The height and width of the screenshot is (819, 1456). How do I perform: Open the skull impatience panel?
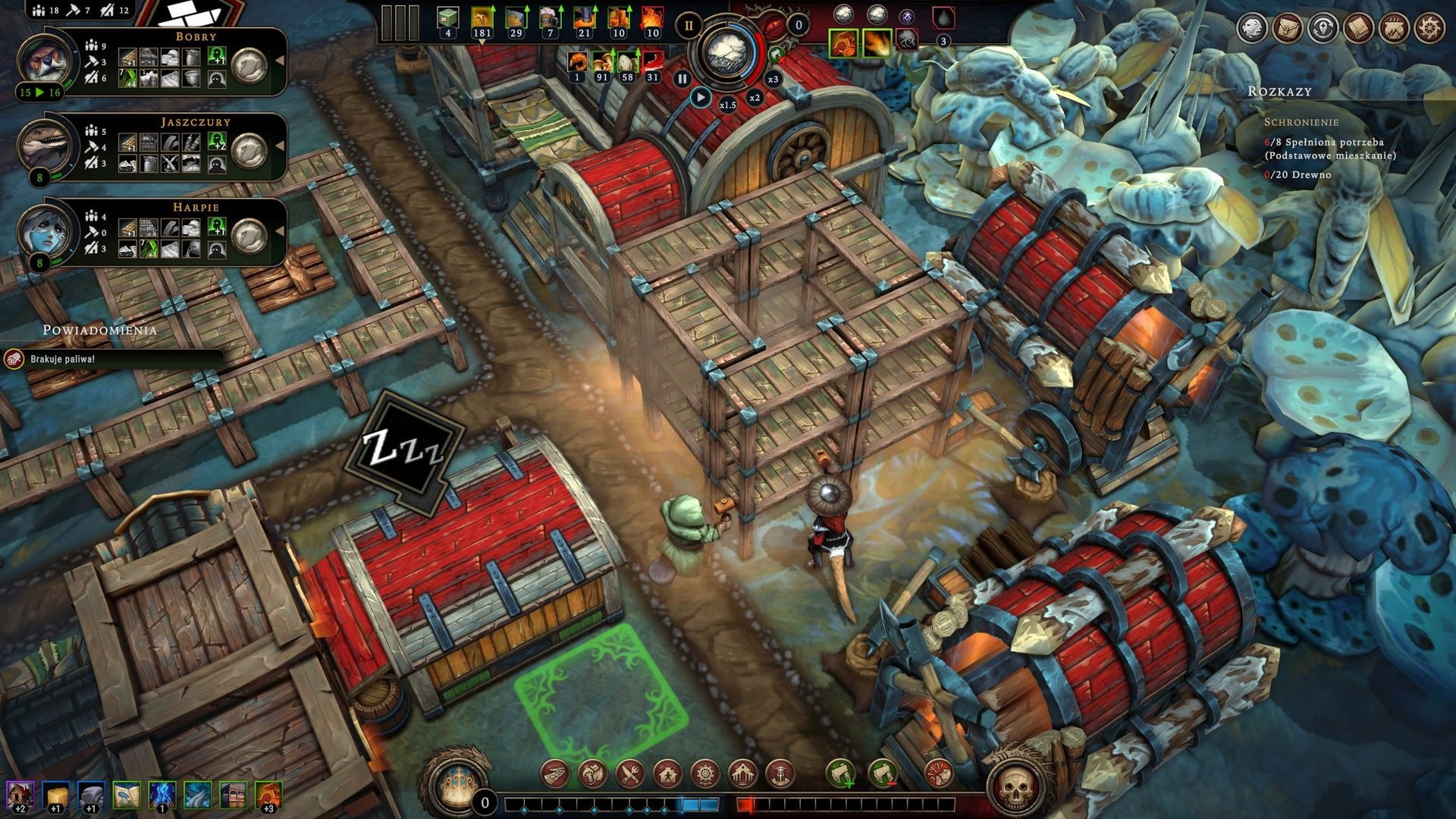1015,789
